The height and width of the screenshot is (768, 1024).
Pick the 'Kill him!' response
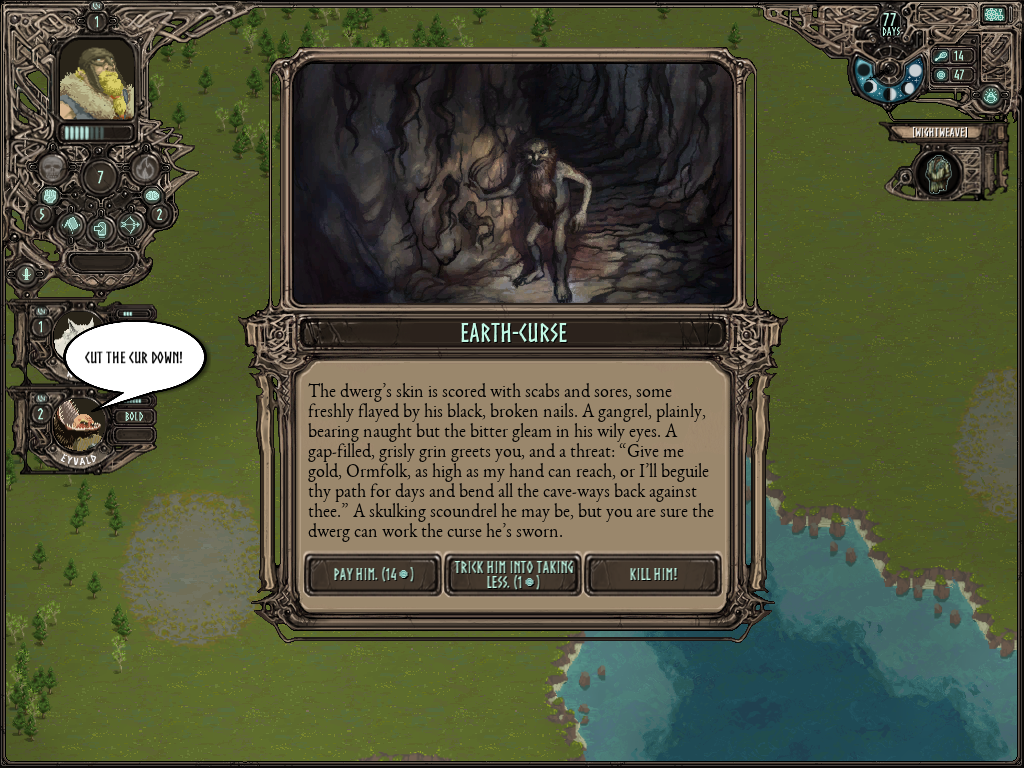[x=652, y=575]
